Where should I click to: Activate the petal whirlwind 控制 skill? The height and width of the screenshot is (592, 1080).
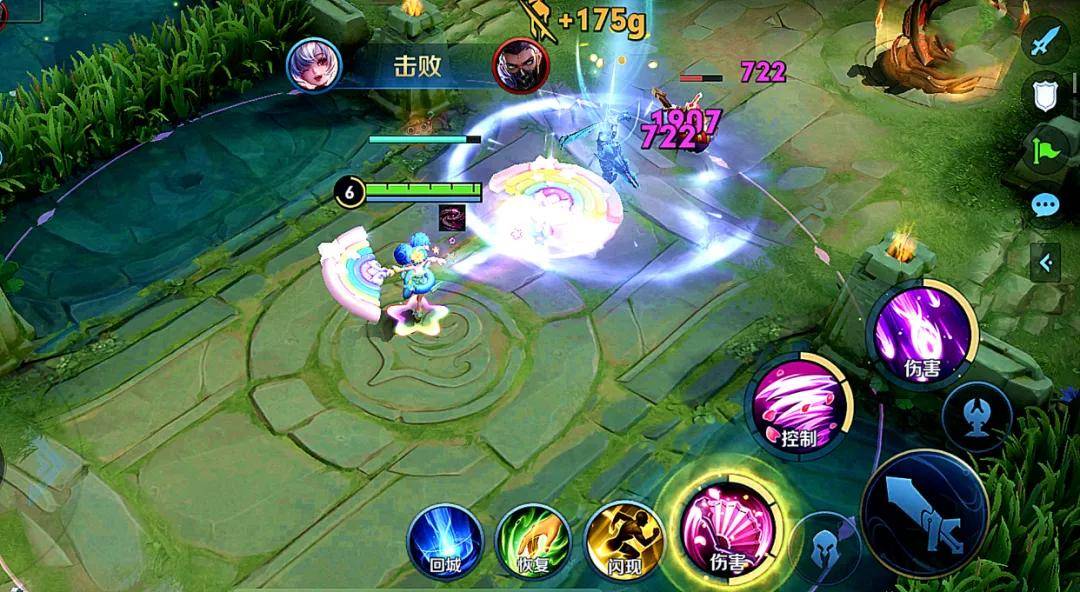coord(798,404)
